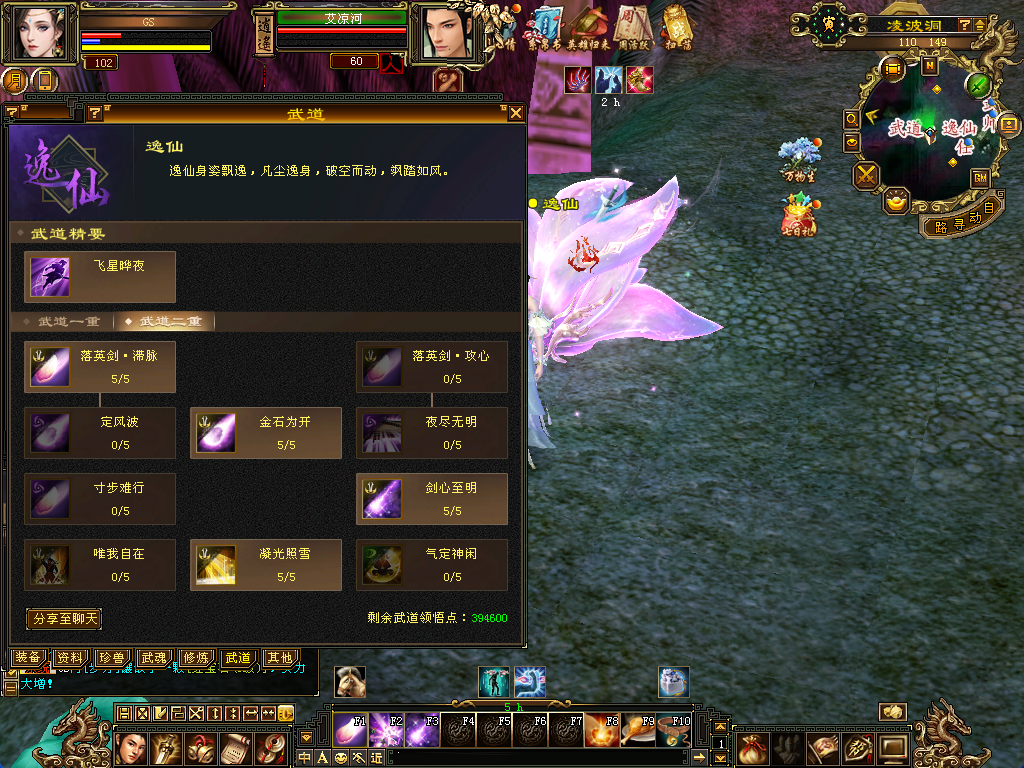Select the 飞星晔夜 essence skill
Screen dimensions: 1024x768
click(x=100, y=277)
